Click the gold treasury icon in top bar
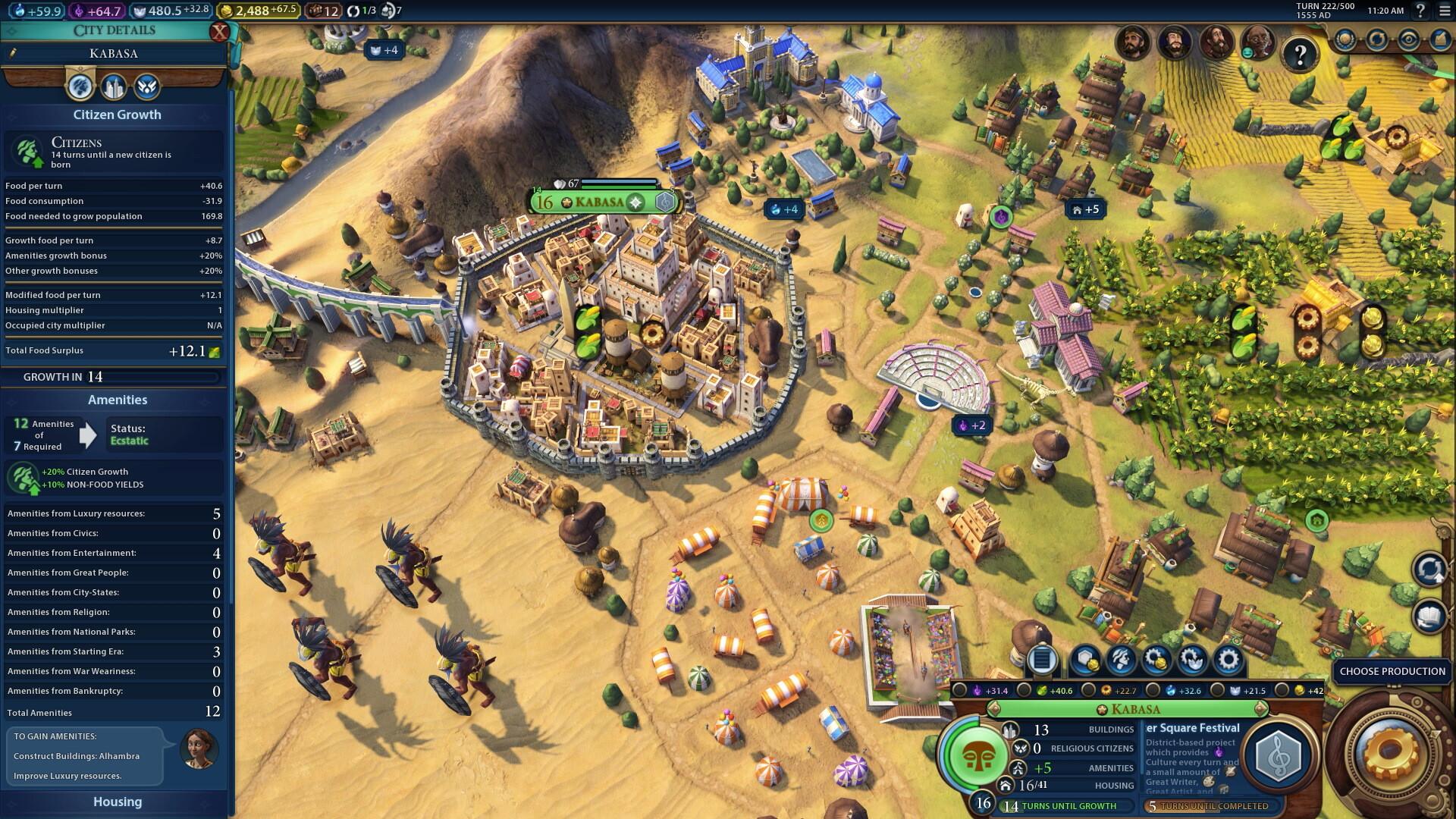1456x819 pixels. 227,11
